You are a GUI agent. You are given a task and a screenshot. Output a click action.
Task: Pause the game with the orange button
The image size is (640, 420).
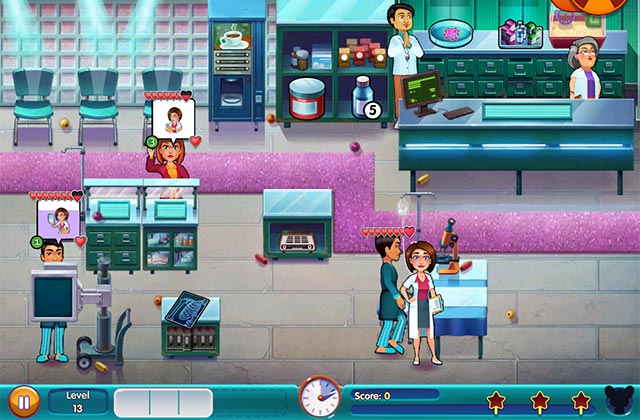pyautogui.click(x=24, y=402)
